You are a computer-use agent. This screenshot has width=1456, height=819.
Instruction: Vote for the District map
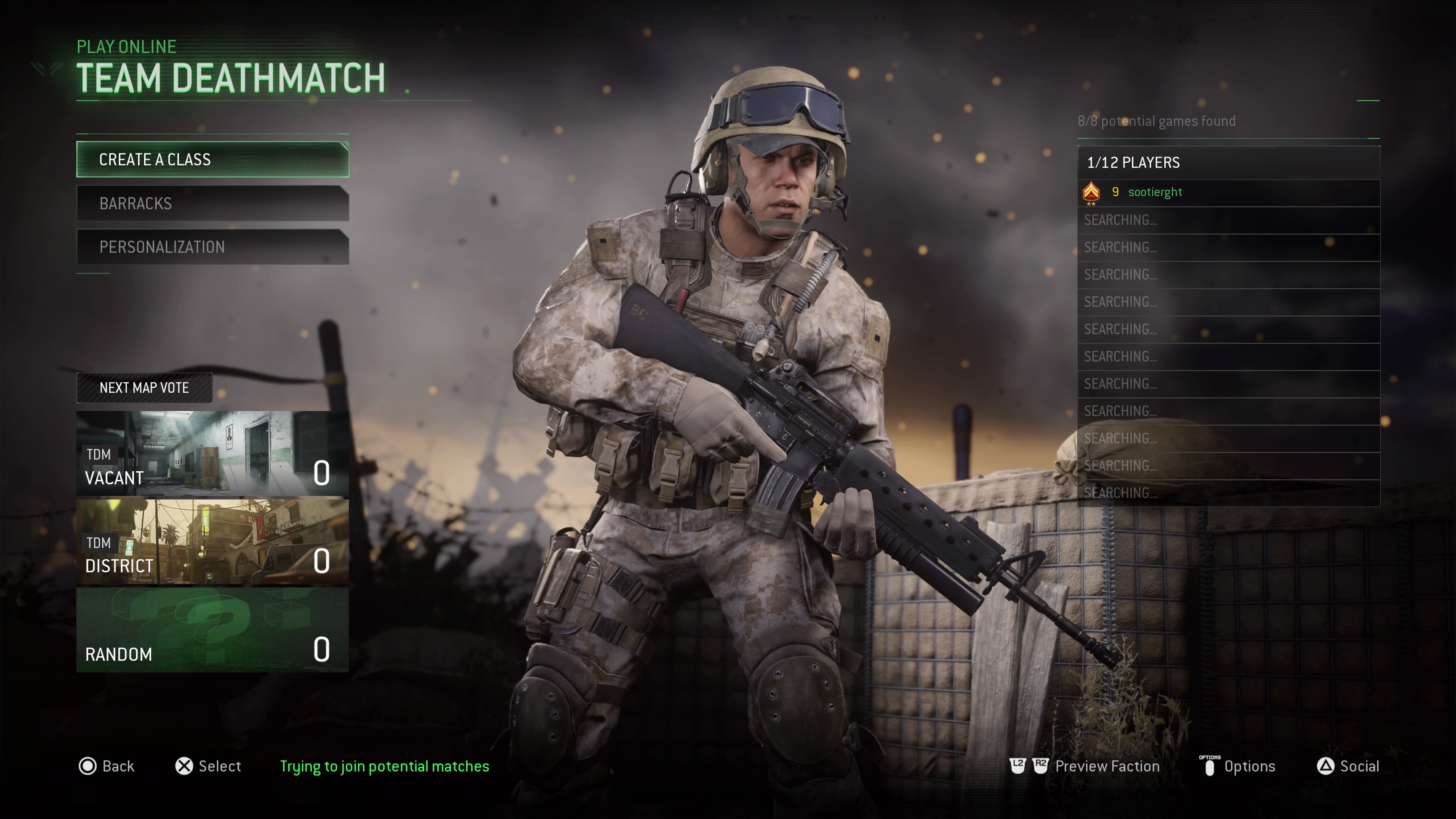tap(212, 541)
